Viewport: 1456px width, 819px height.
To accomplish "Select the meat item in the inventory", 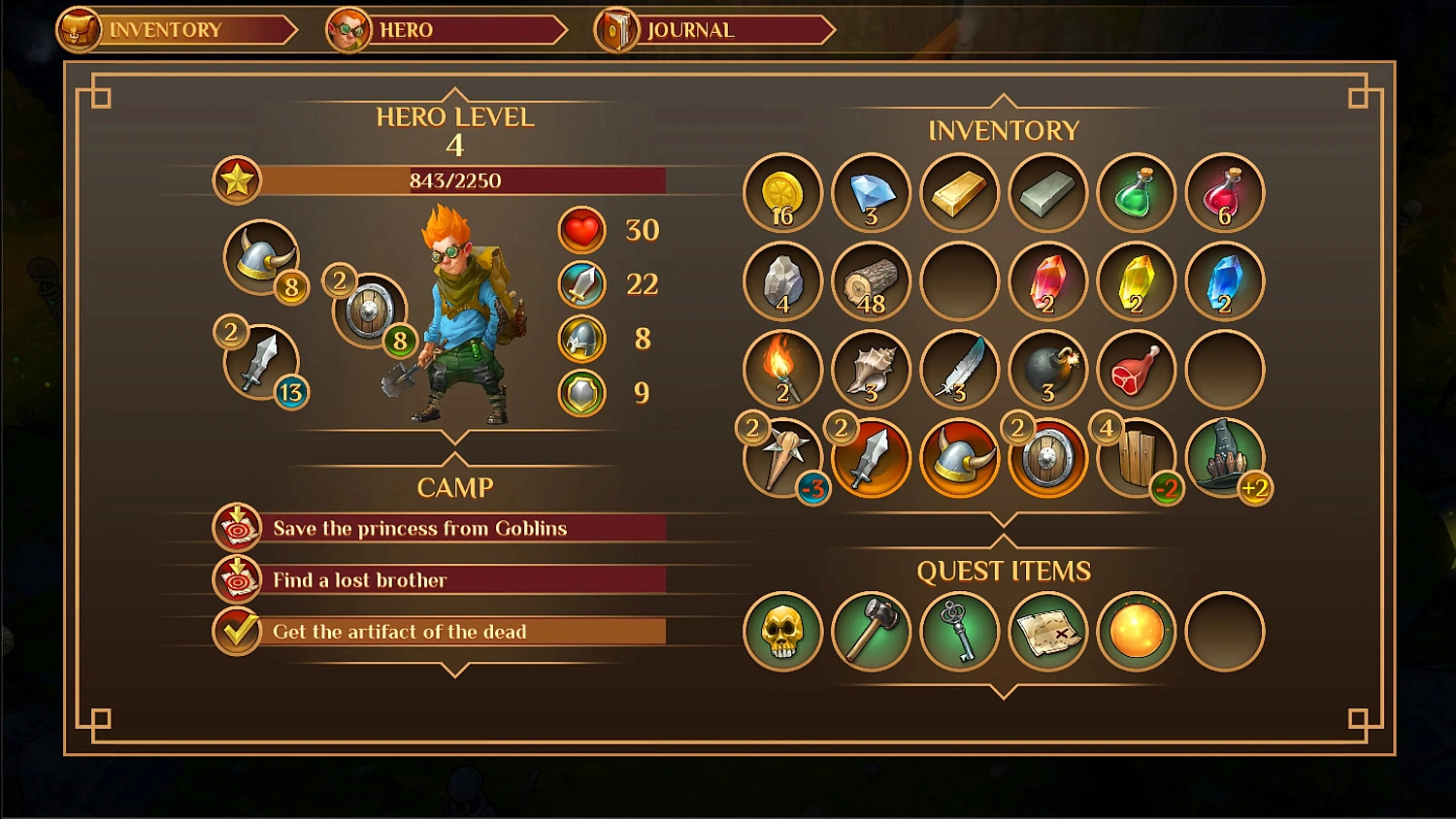I will tap(1136, 370).
